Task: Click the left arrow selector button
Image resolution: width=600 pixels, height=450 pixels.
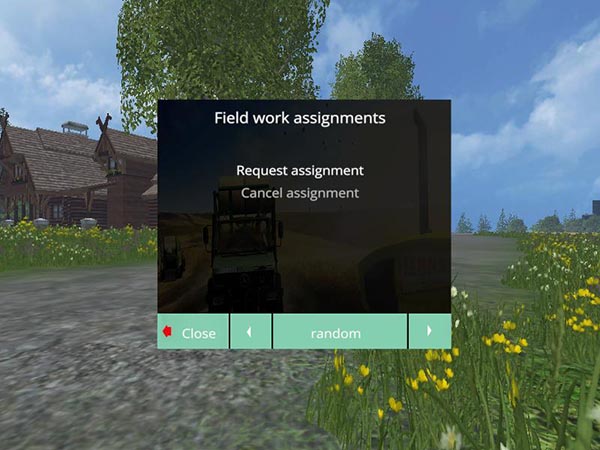Action: 250,332
